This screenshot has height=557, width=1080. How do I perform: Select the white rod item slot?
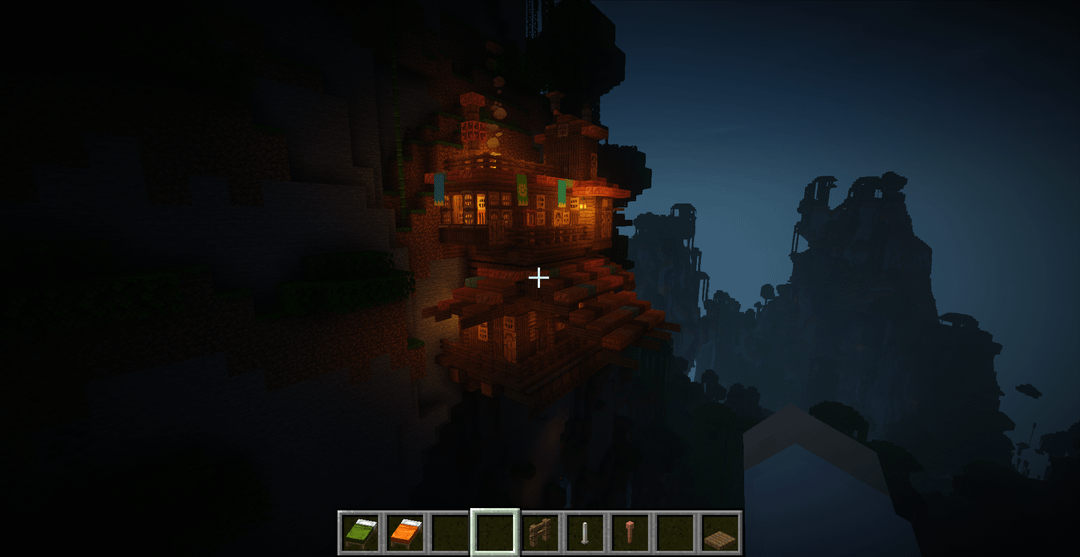[585, 532]
